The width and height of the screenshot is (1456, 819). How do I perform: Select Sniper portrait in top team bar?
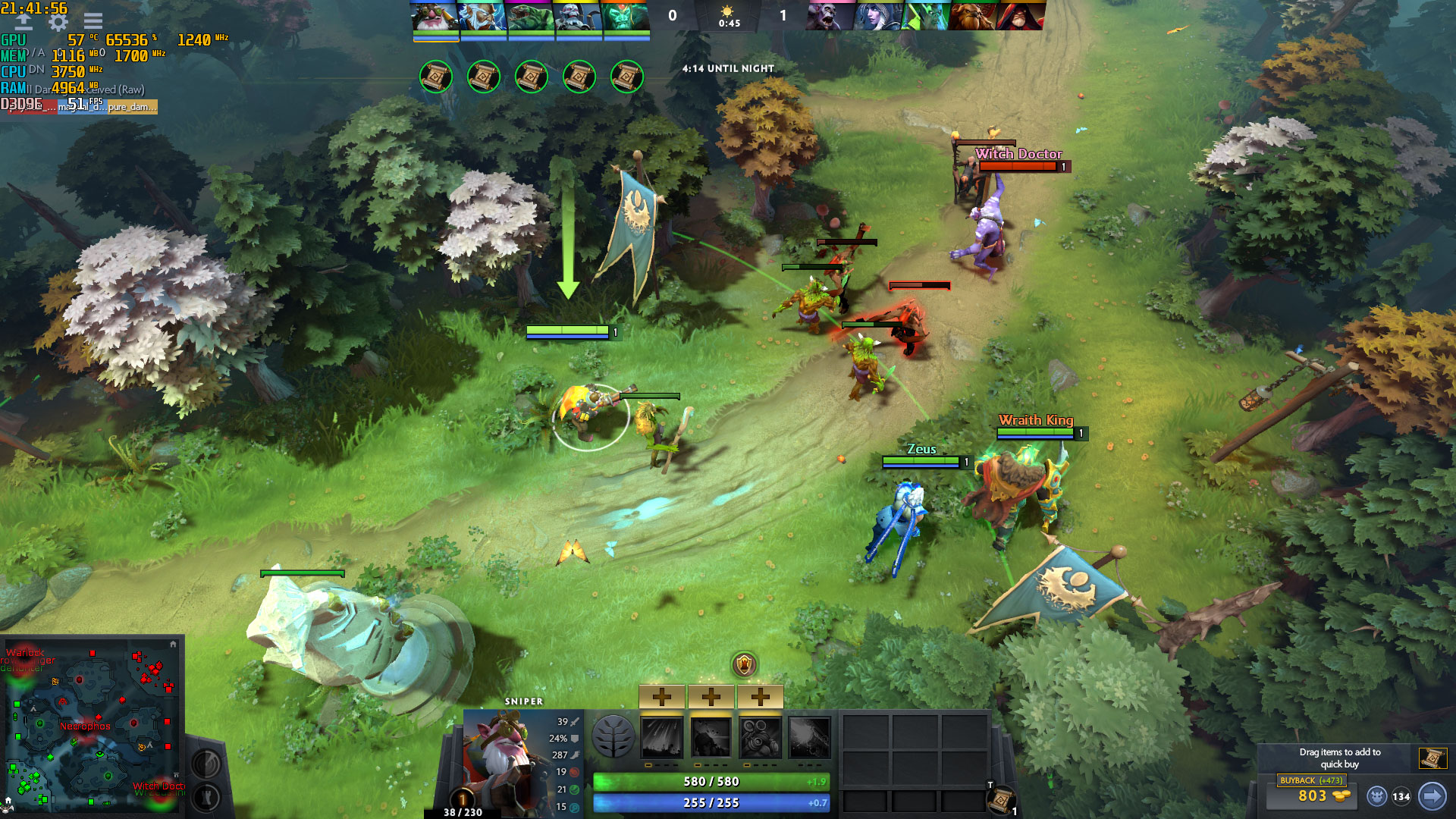(x=435, y=17)
